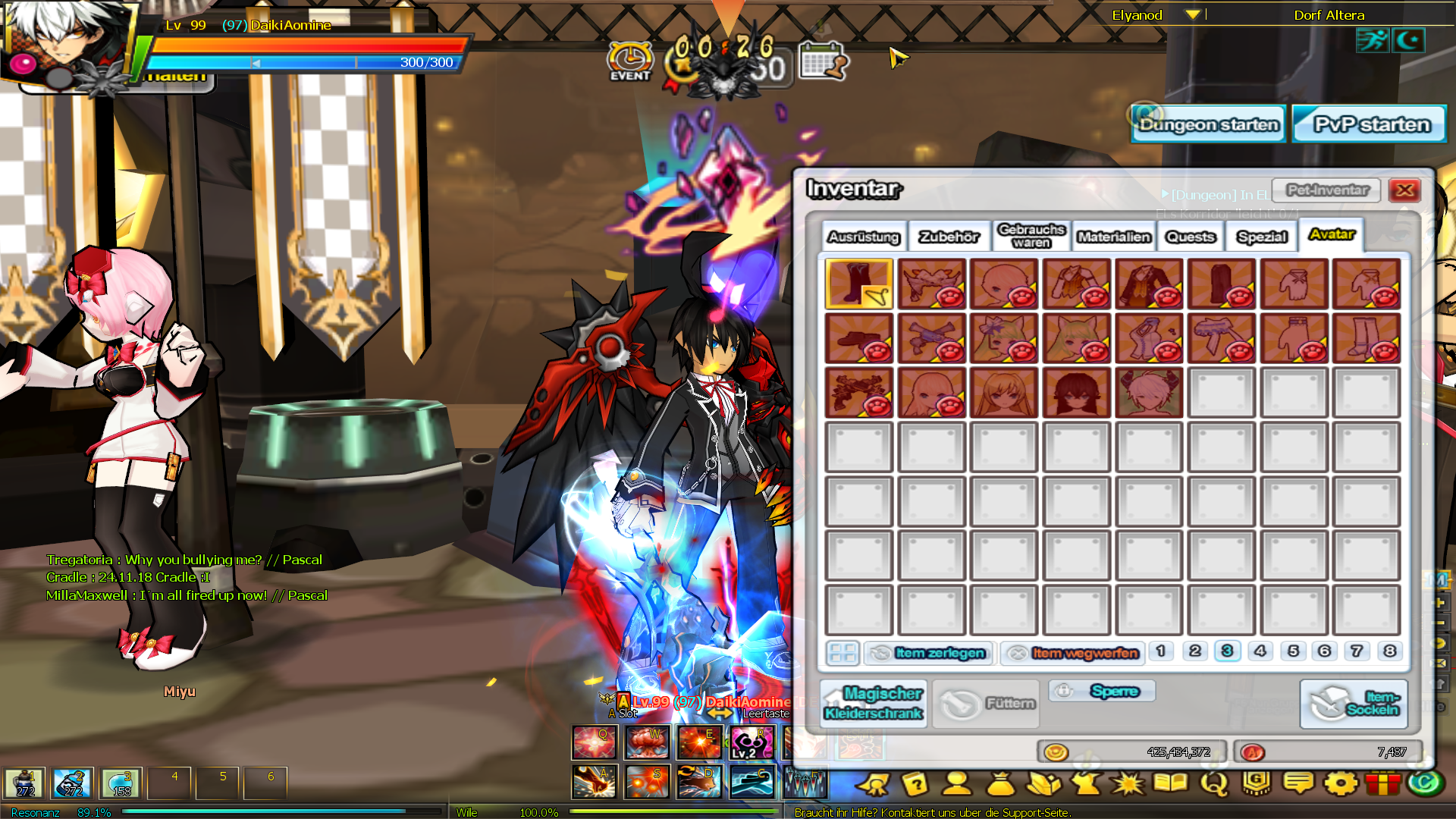Select the Quests inventory tab

coord(1191,237)
